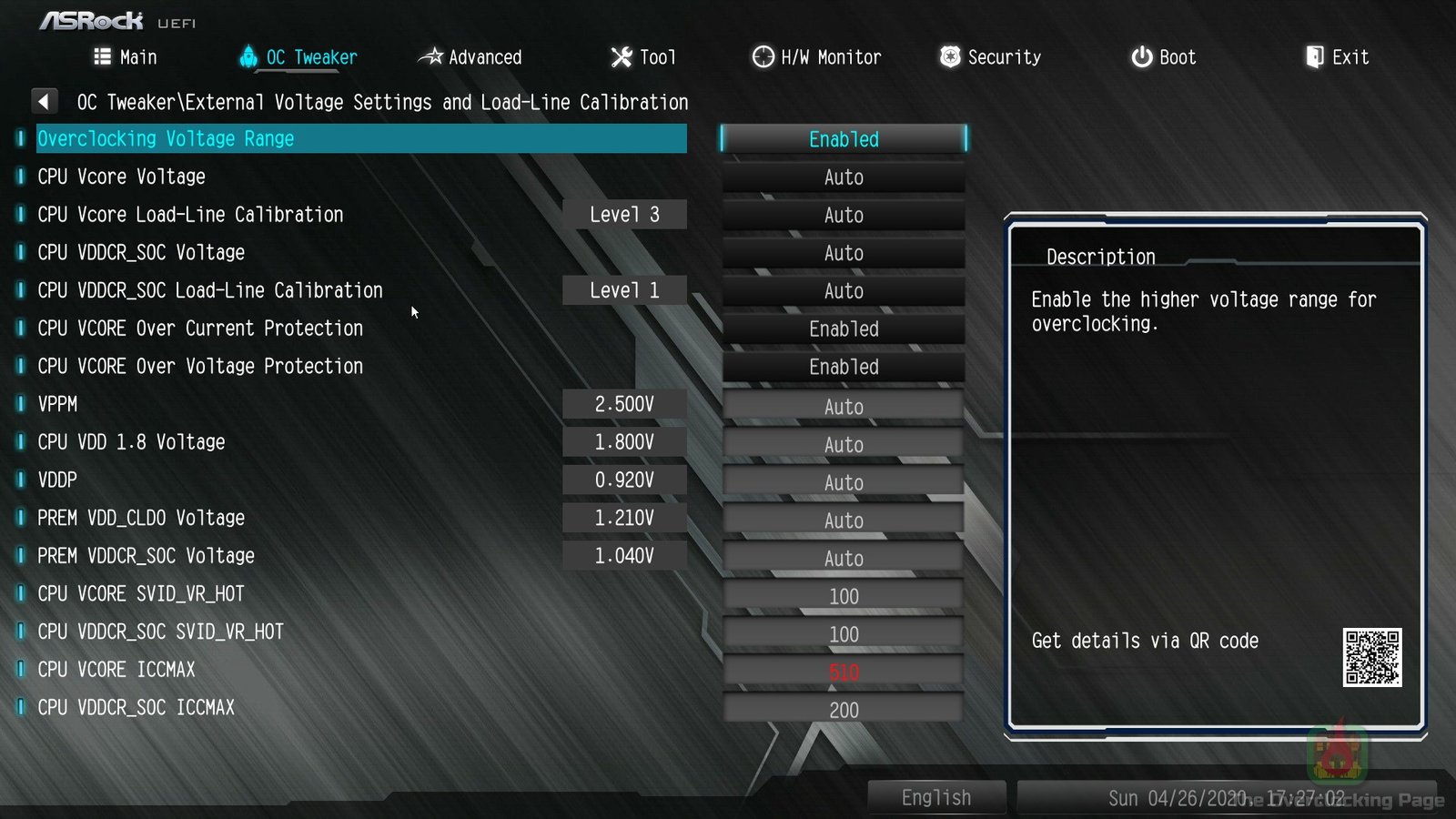Switch to the Boot tab
Image resolution: width=1456 pixels, height=819 pixels.
click(x=1163, y=57)
